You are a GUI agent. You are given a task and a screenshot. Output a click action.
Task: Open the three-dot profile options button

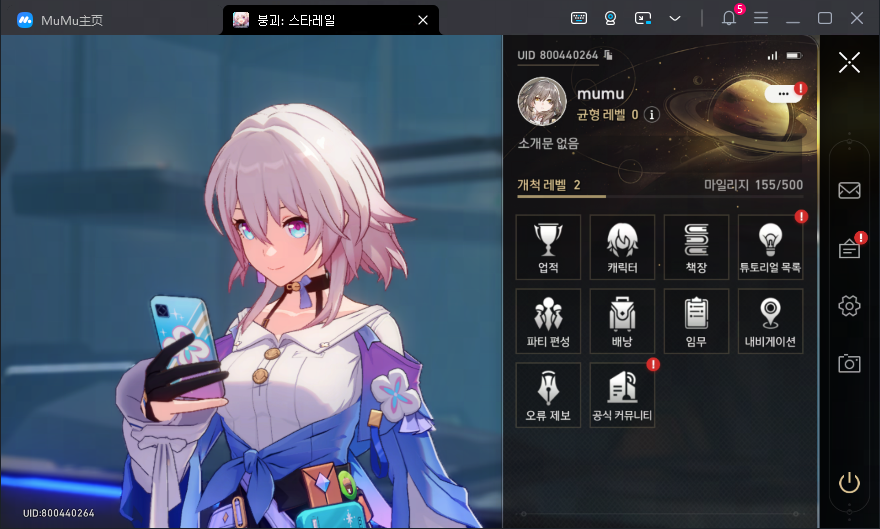(x=783, y=93)
